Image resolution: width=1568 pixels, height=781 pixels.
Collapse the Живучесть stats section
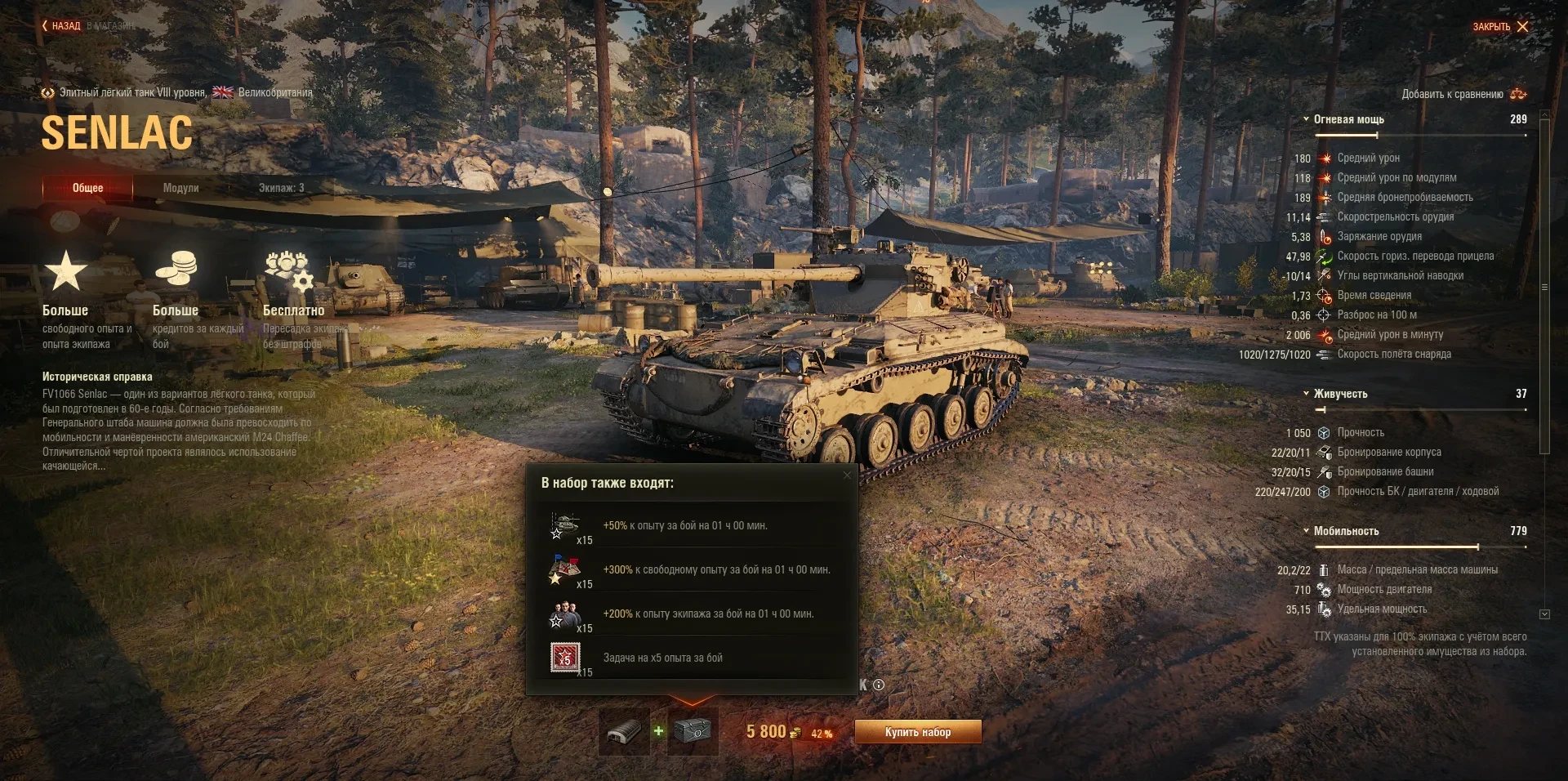(x=1307, y=394)
